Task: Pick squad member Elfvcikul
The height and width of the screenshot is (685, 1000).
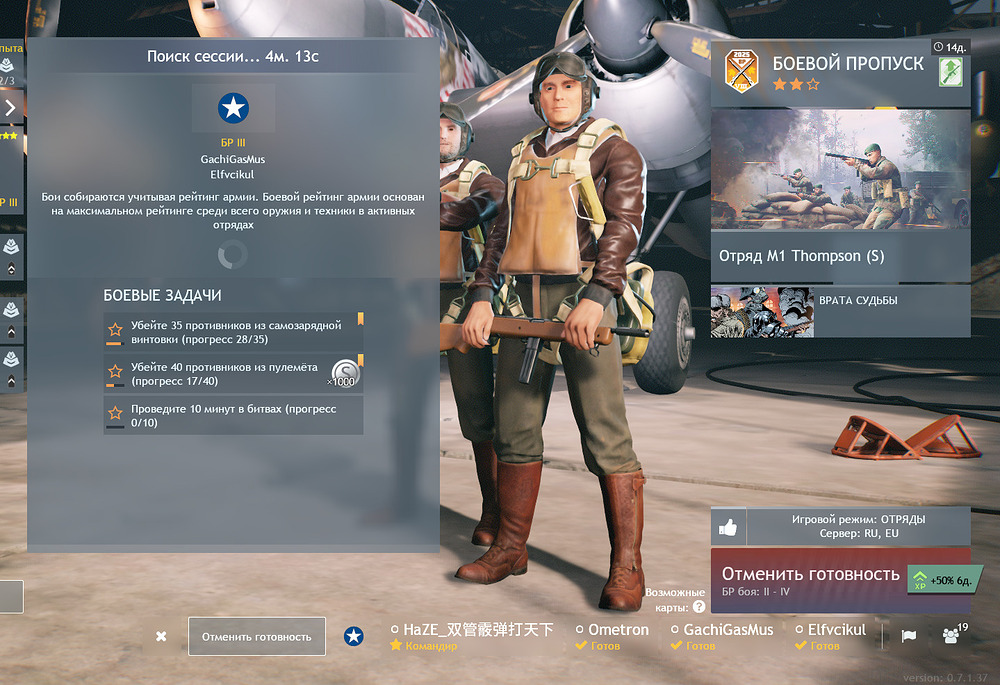Action: [x=832, y=637]
